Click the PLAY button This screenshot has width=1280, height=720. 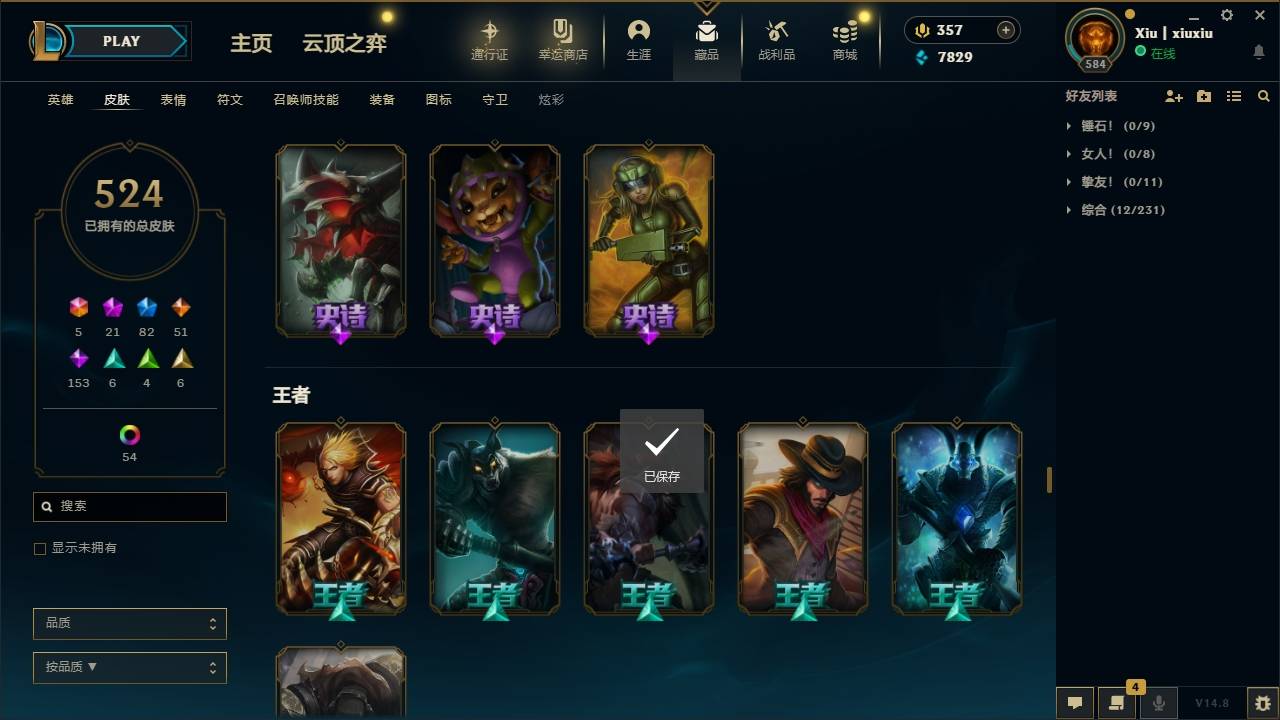point(120,41)
